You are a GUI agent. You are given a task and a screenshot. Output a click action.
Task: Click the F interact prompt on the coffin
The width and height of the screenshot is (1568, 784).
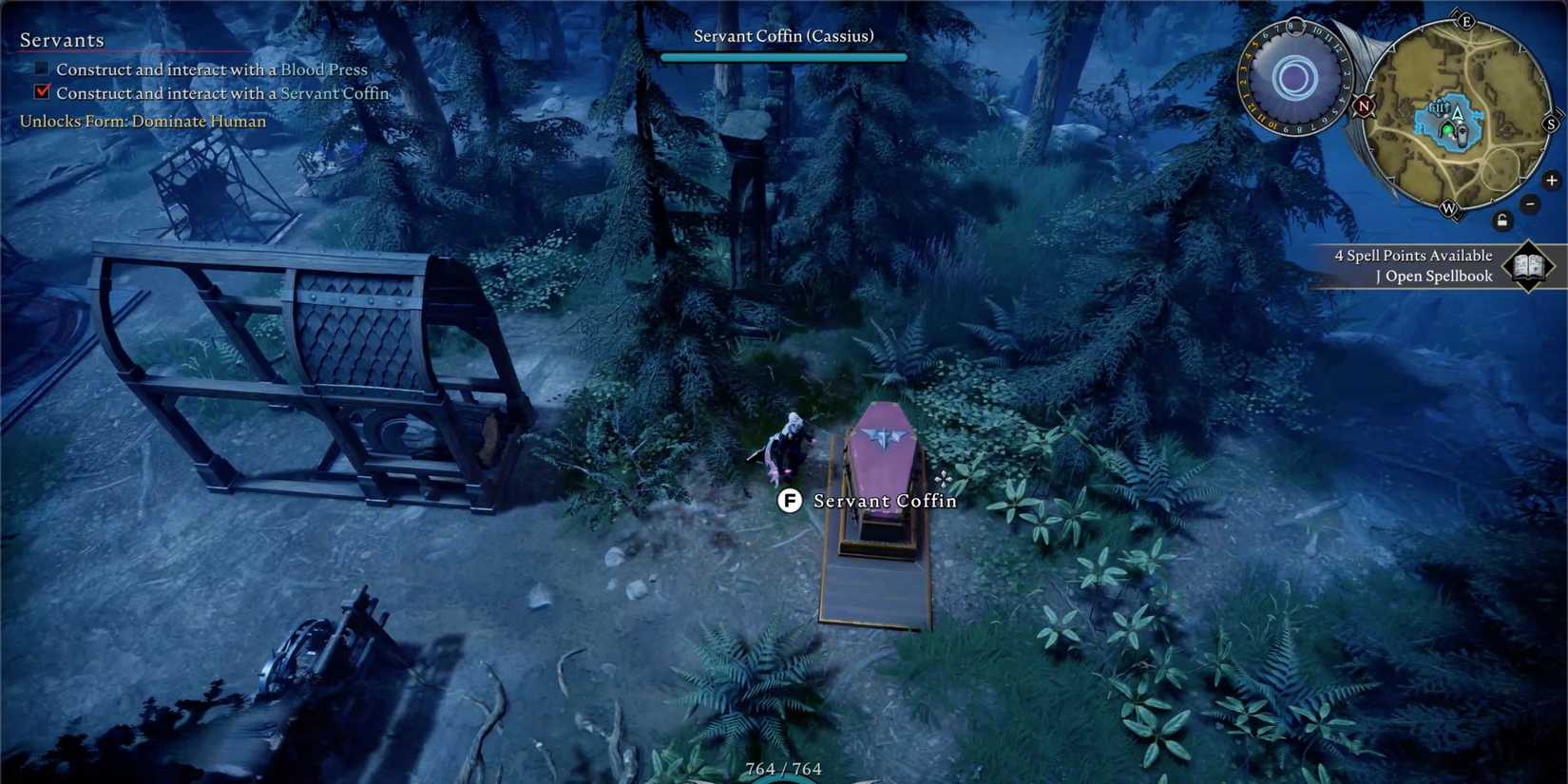coord(790,501)
